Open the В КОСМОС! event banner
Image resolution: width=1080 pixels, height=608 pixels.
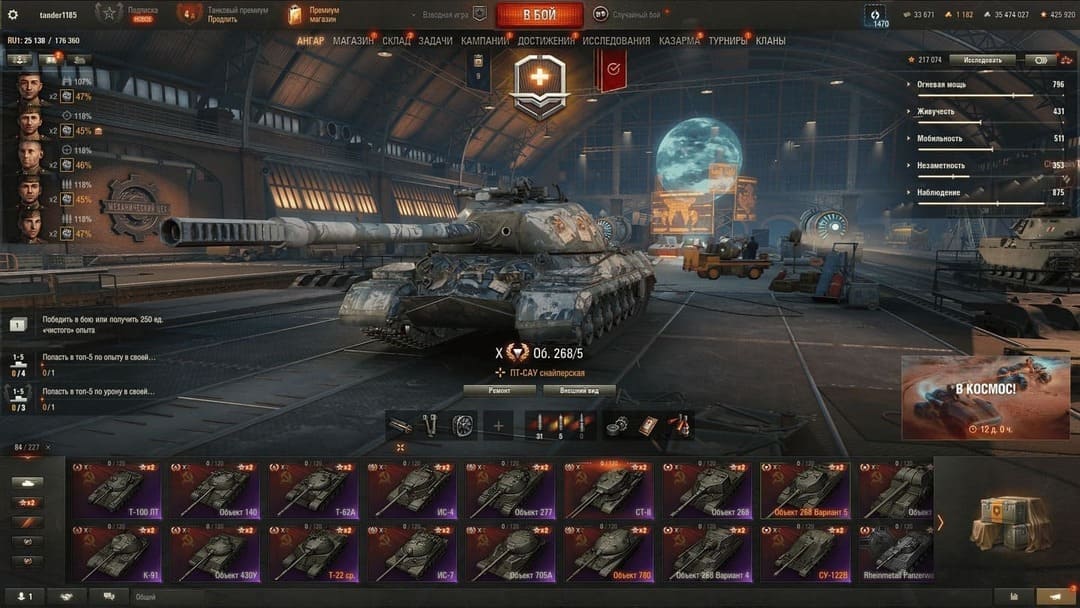pyautogui.click(x=985, y=397)
